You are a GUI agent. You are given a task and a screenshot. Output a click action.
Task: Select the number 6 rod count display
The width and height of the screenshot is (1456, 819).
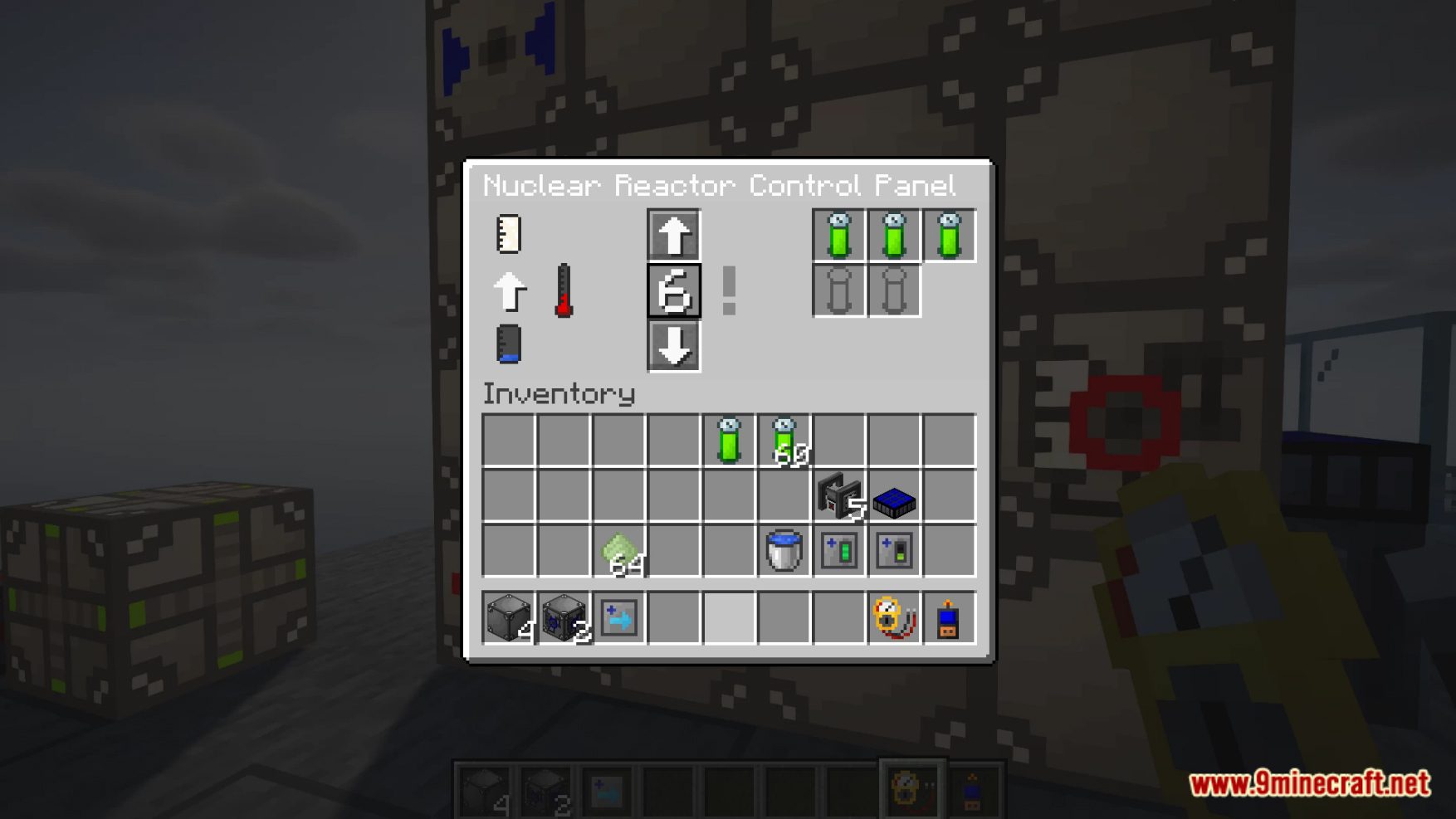pyautogui.click(x=673, y=292)
